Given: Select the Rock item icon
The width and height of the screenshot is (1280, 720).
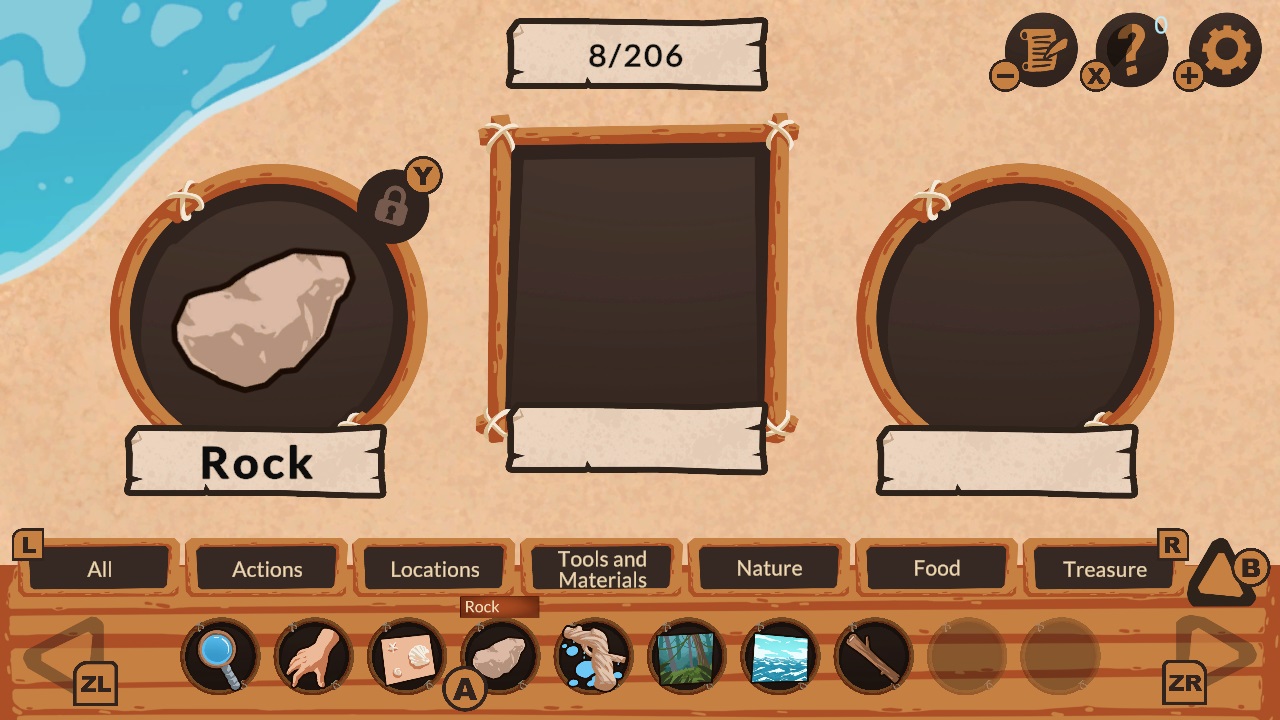Looking at the screenshot, I should 500,656.
